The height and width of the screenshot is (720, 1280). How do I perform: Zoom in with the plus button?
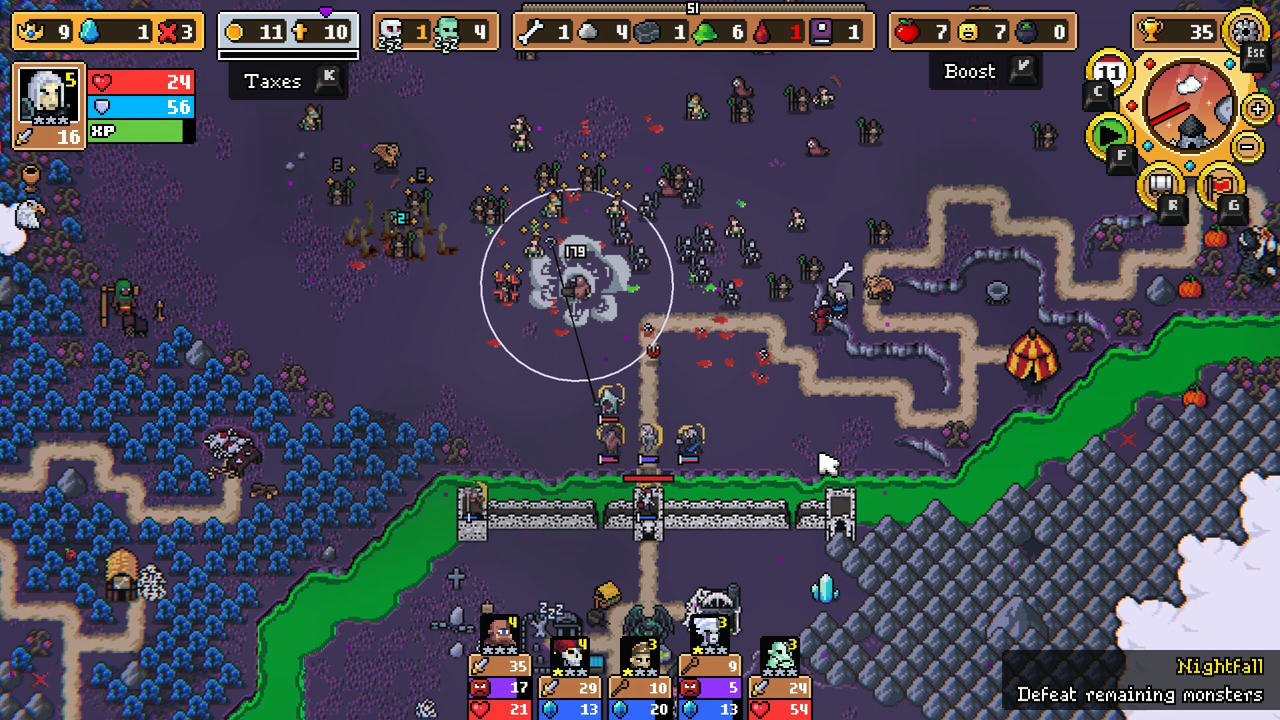[x=1256, y=108]
